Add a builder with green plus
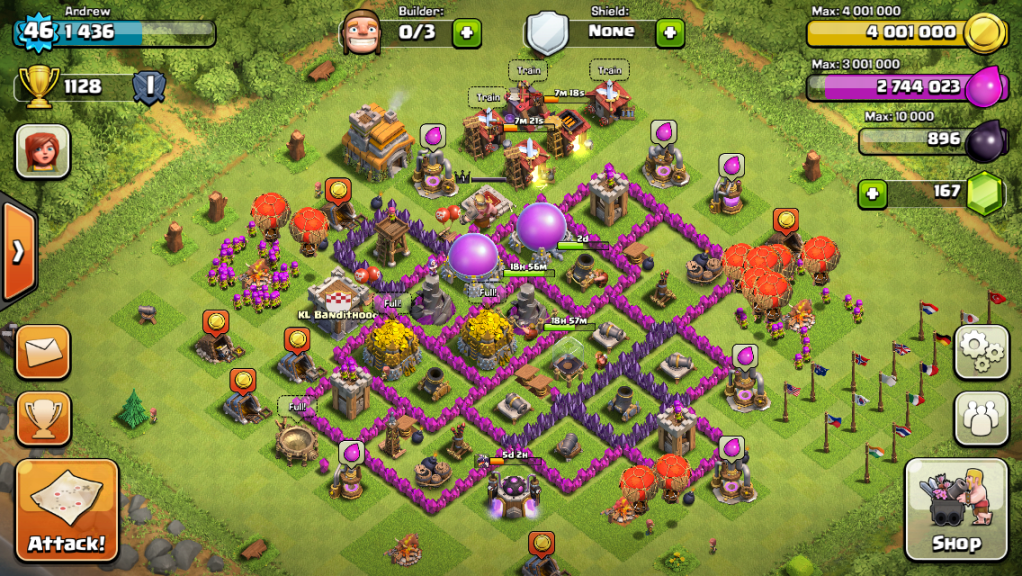 coord(466,32)
